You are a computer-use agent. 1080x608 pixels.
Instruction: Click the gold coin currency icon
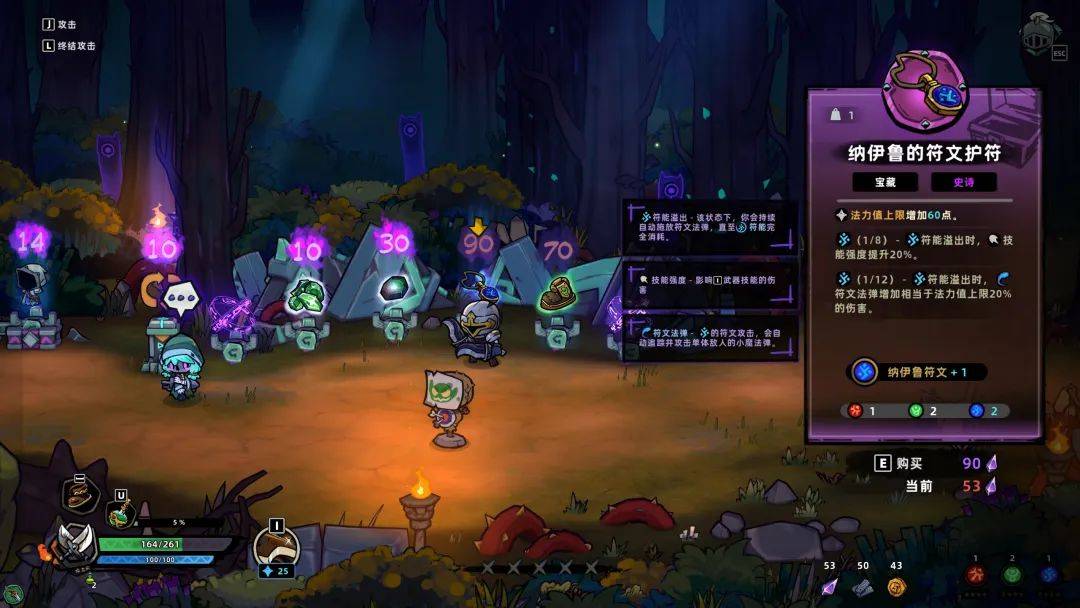[x=895, y=587]
